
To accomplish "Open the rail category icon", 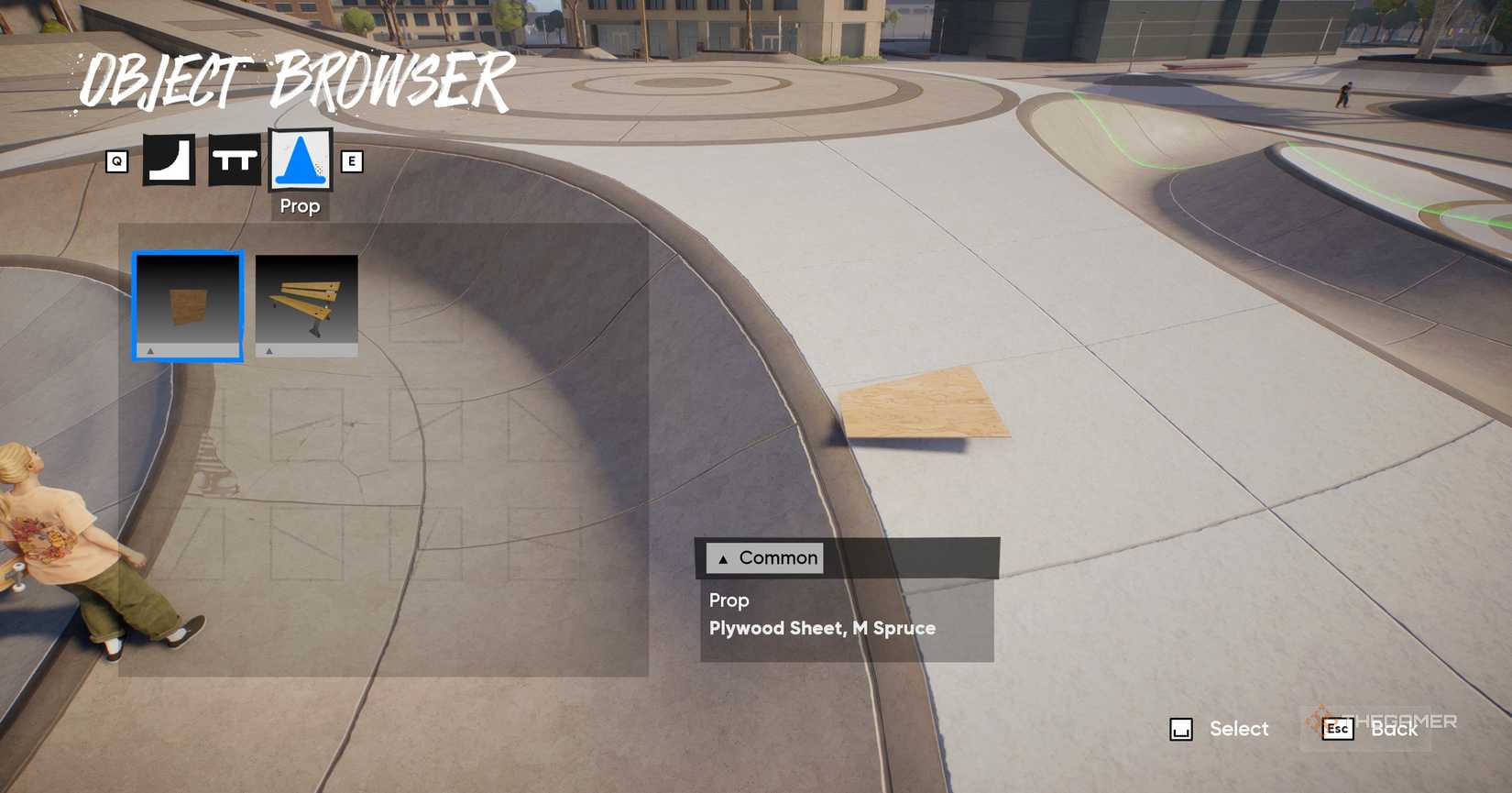I will coord(234,160).
